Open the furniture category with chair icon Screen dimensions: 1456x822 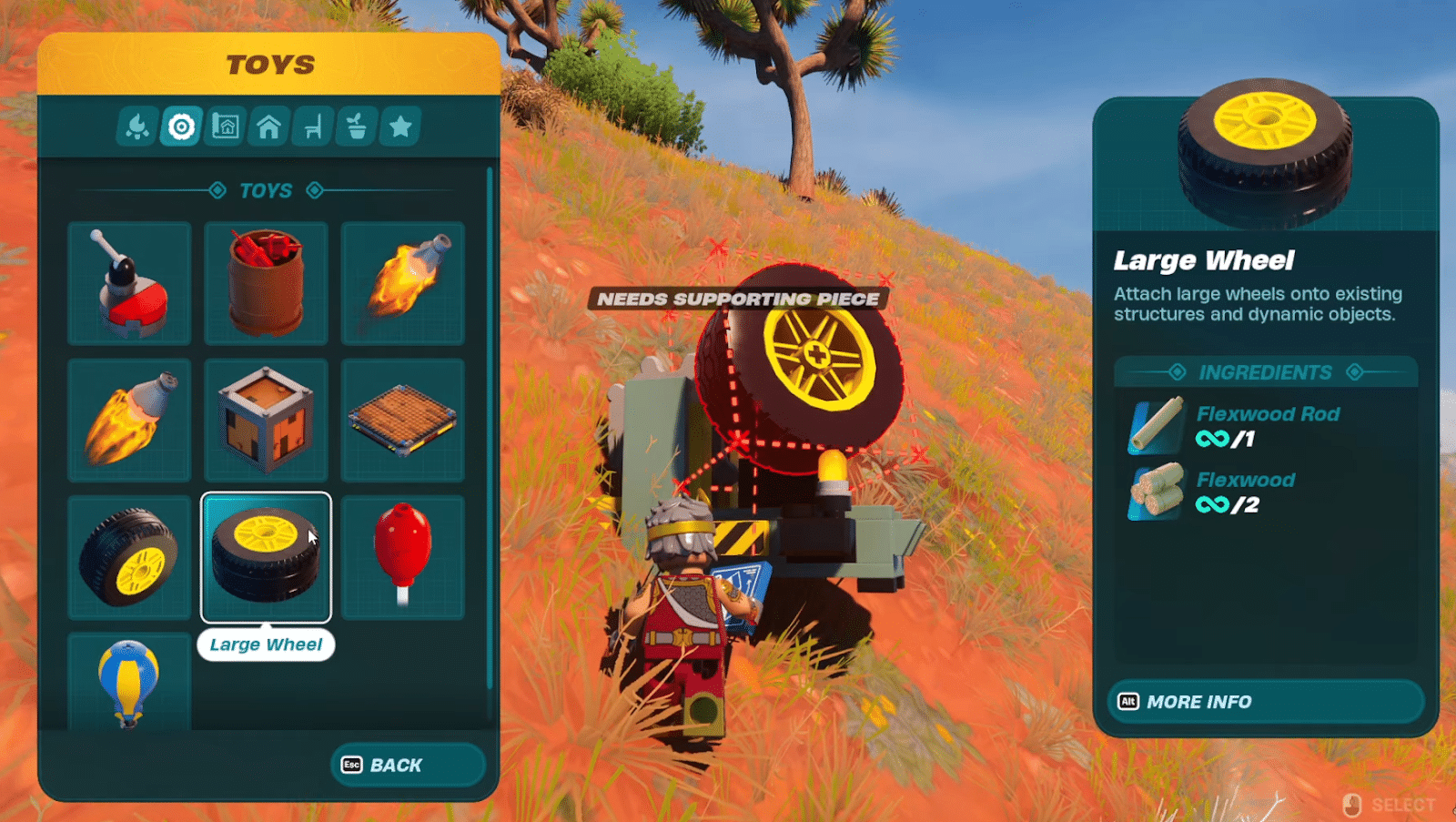click(313, 127)
